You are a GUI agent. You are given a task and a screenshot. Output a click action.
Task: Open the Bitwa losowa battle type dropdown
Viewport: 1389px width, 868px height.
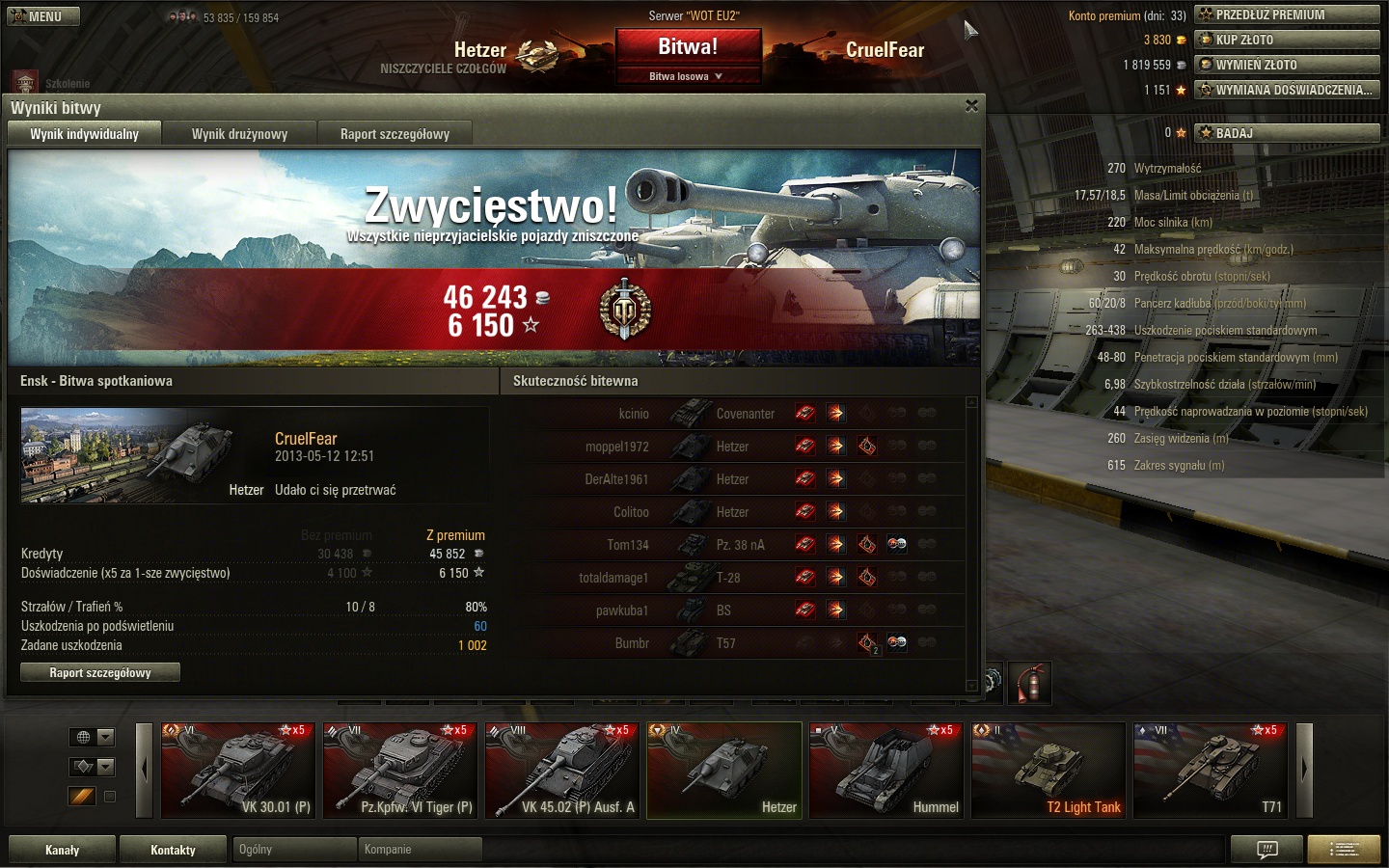tap(688, 76)
